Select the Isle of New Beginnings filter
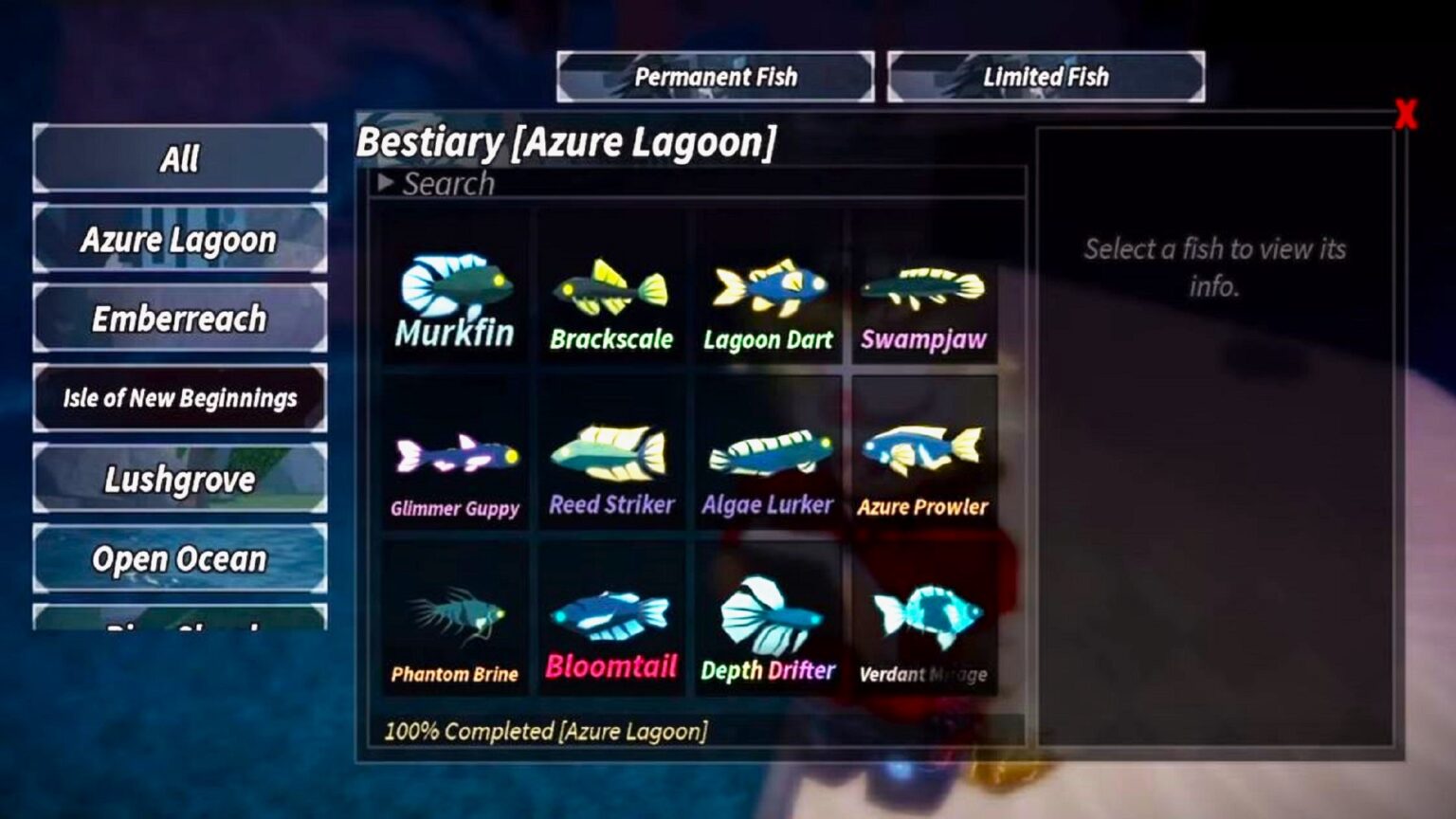 coord(180,398)
